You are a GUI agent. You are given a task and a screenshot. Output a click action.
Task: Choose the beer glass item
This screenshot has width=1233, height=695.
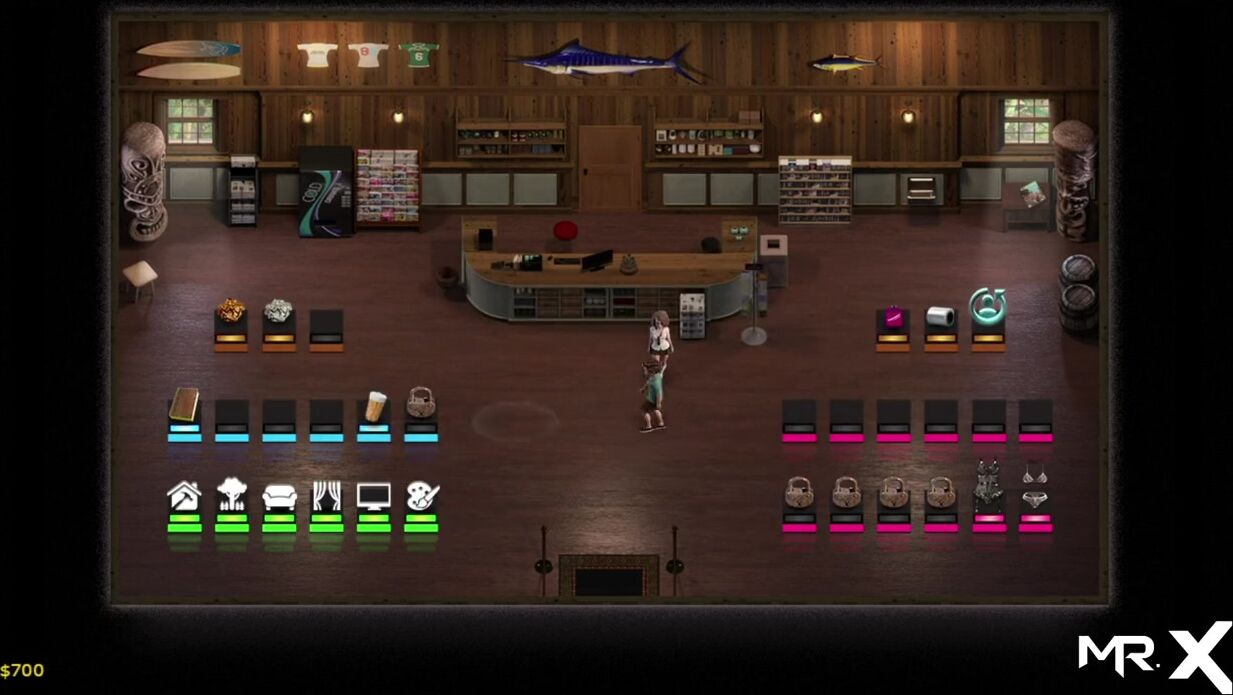coord(375,407)
